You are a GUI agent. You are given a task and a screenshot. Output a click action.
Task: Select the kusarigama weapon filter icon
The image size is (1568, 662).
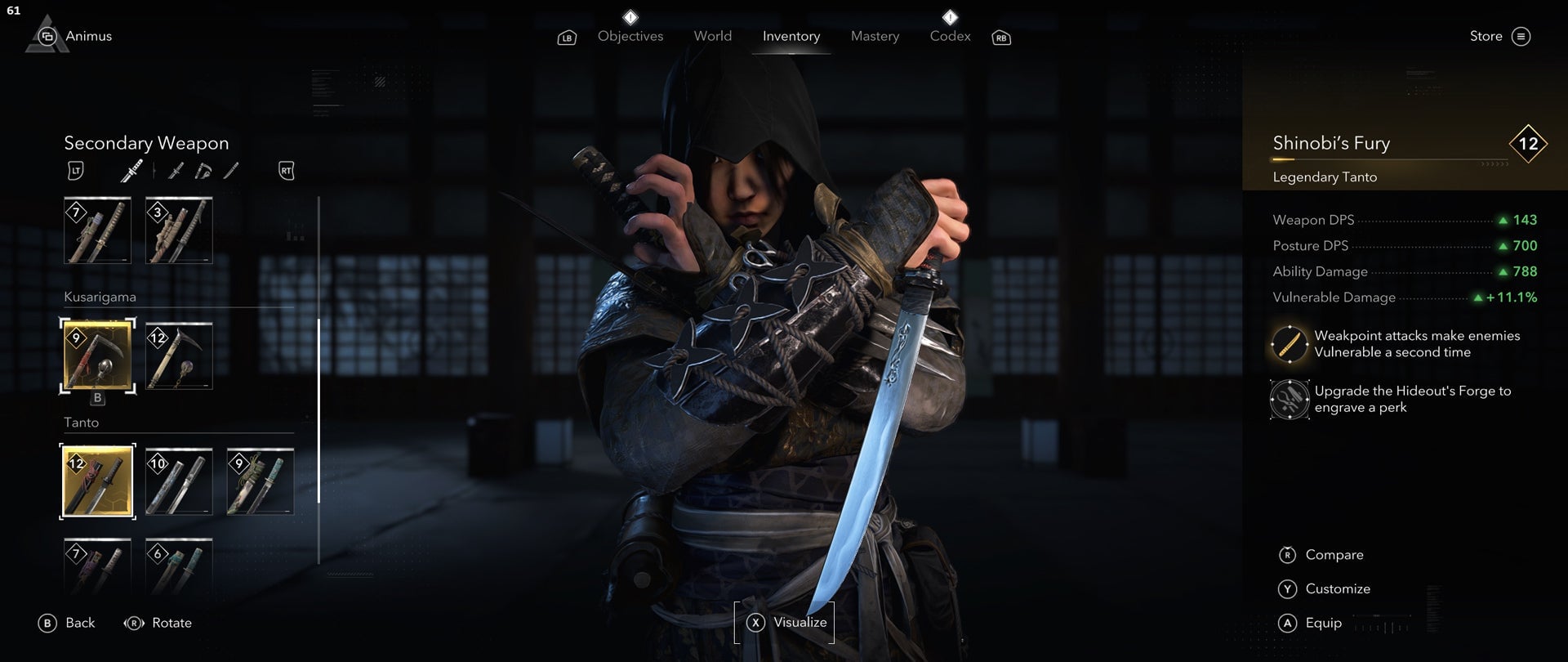(x=204, y=172)
